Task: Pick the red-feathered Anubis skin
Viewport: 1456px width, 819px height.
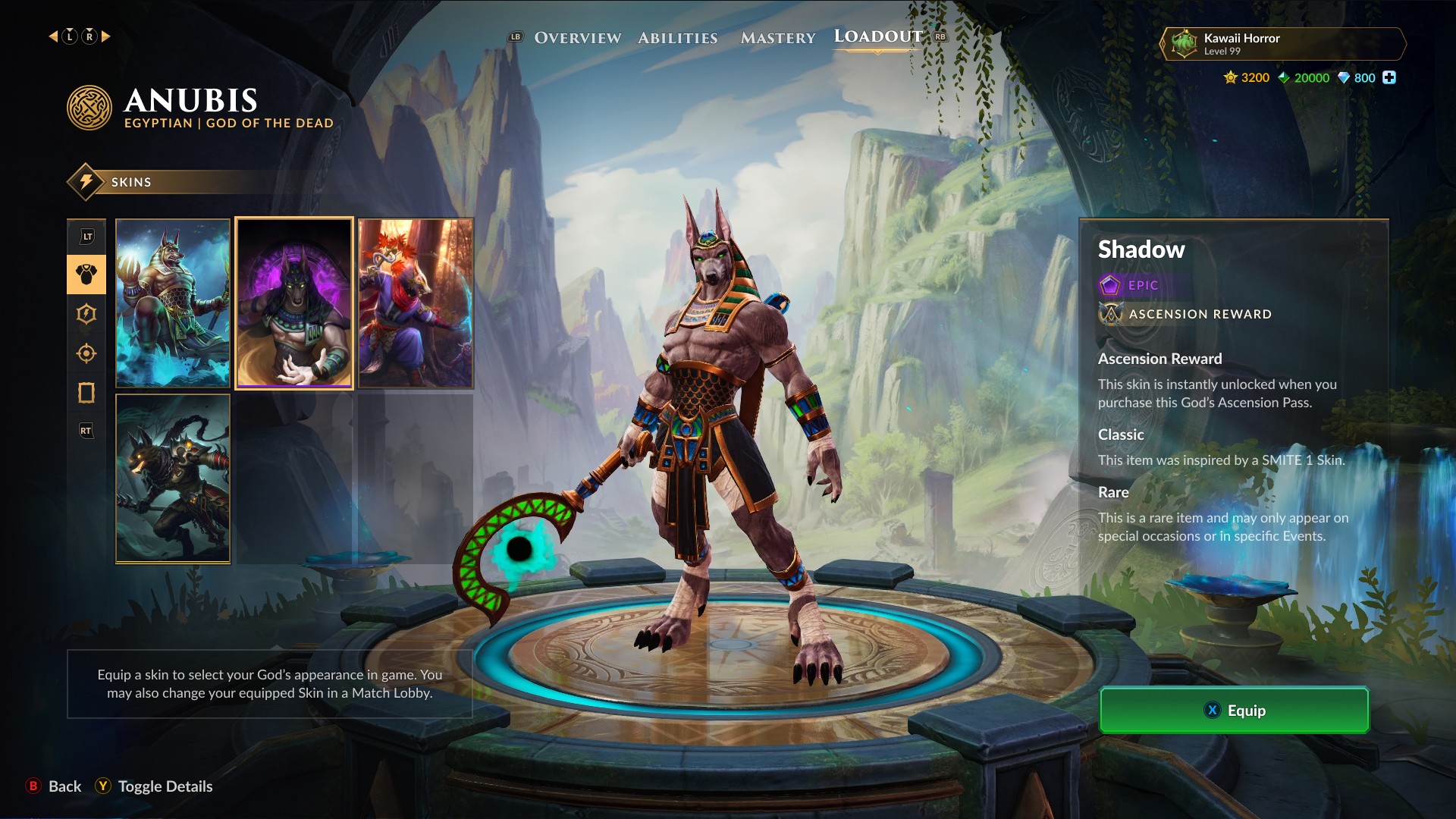Action: click(416, 303)
